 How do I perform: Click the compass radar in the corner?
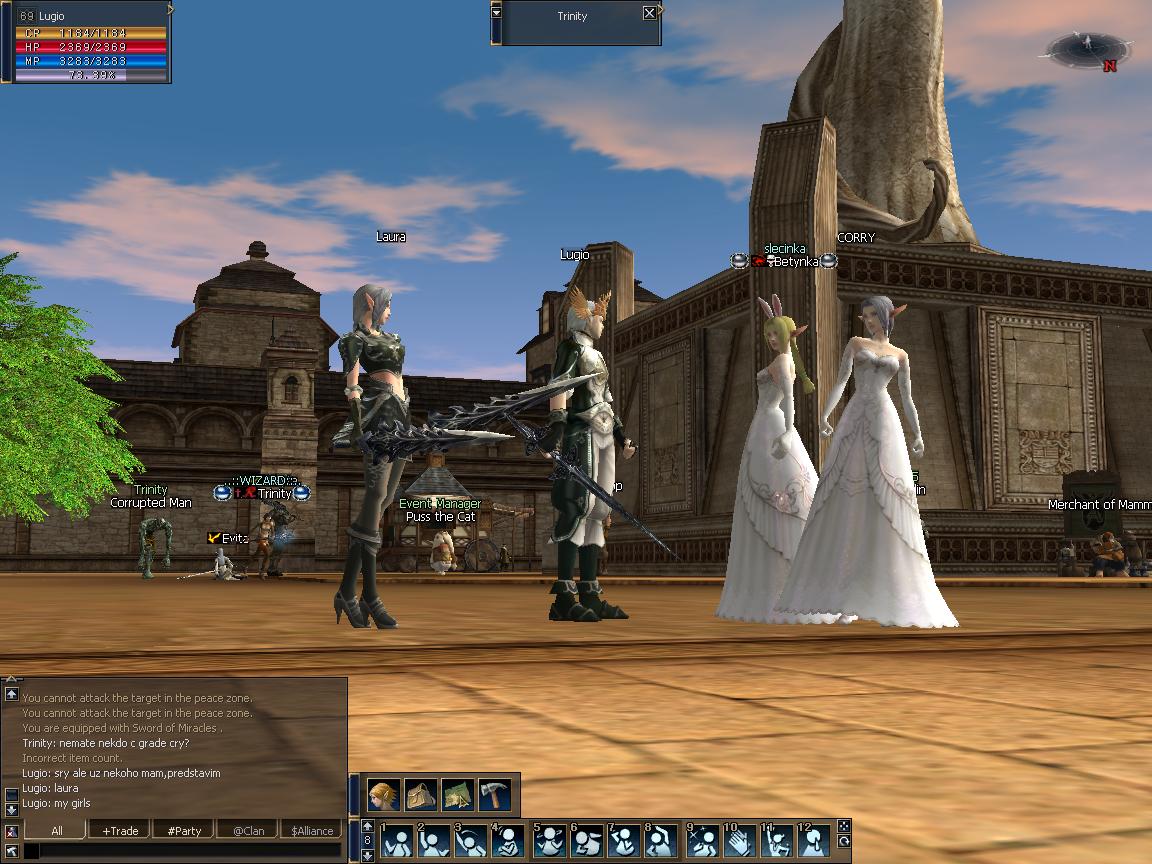click(x=1089, y=47)
